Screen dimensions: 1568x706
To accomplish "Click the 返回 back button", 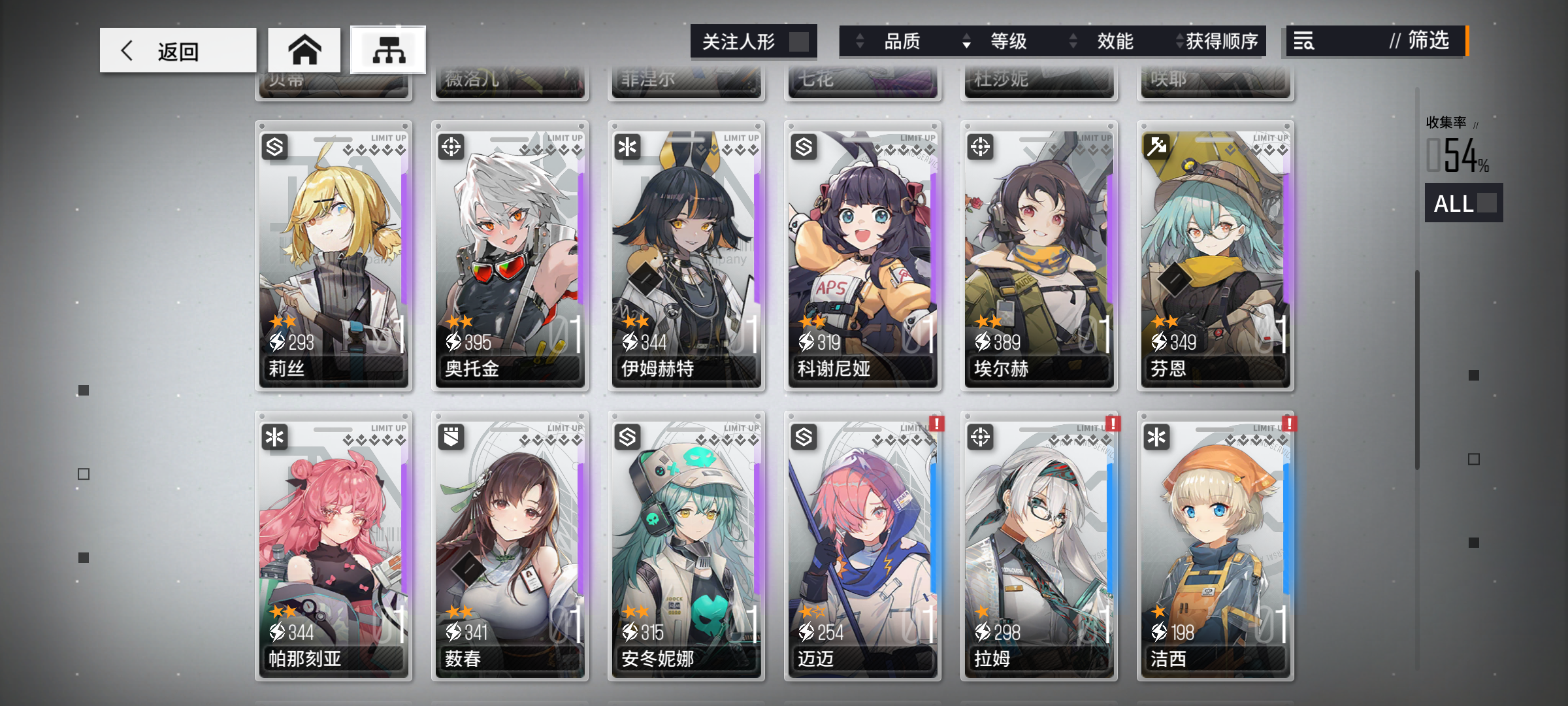I will 178,50.
